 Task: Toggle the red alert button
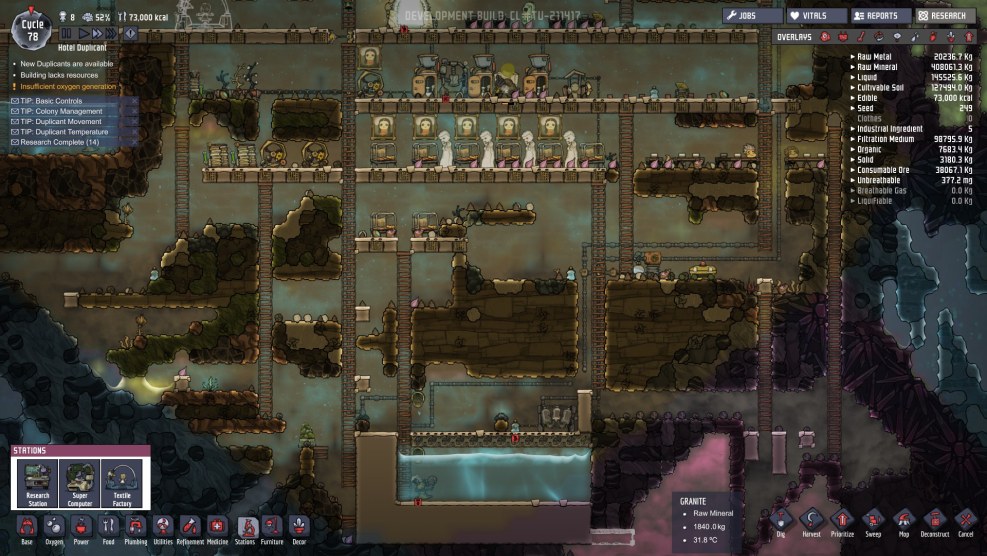pyautogui.click(x=131, y=34)
